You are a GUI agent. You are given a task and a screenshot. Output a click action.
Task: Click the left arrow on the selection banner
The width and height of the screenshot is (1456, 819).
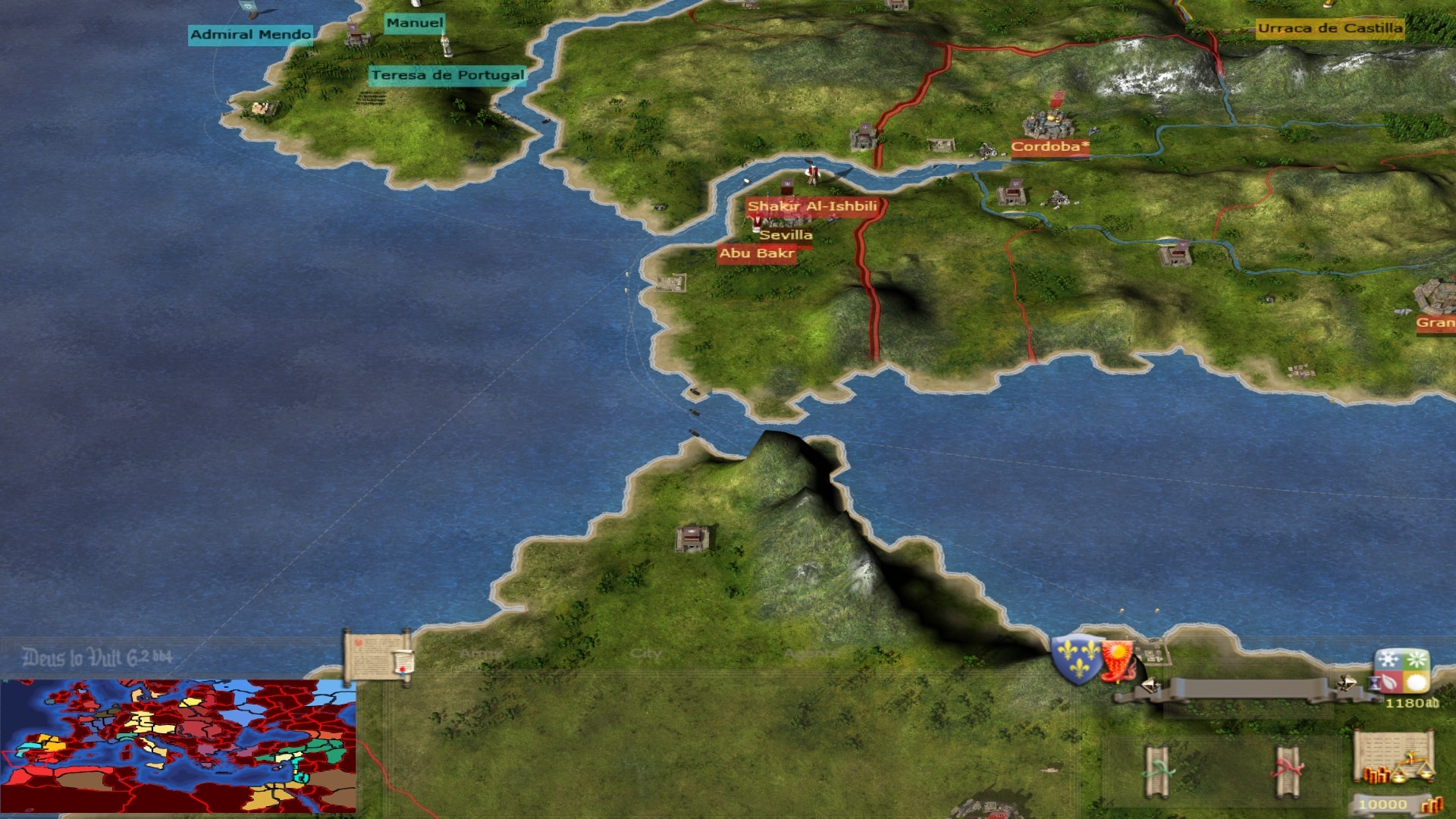(1151, 686)
